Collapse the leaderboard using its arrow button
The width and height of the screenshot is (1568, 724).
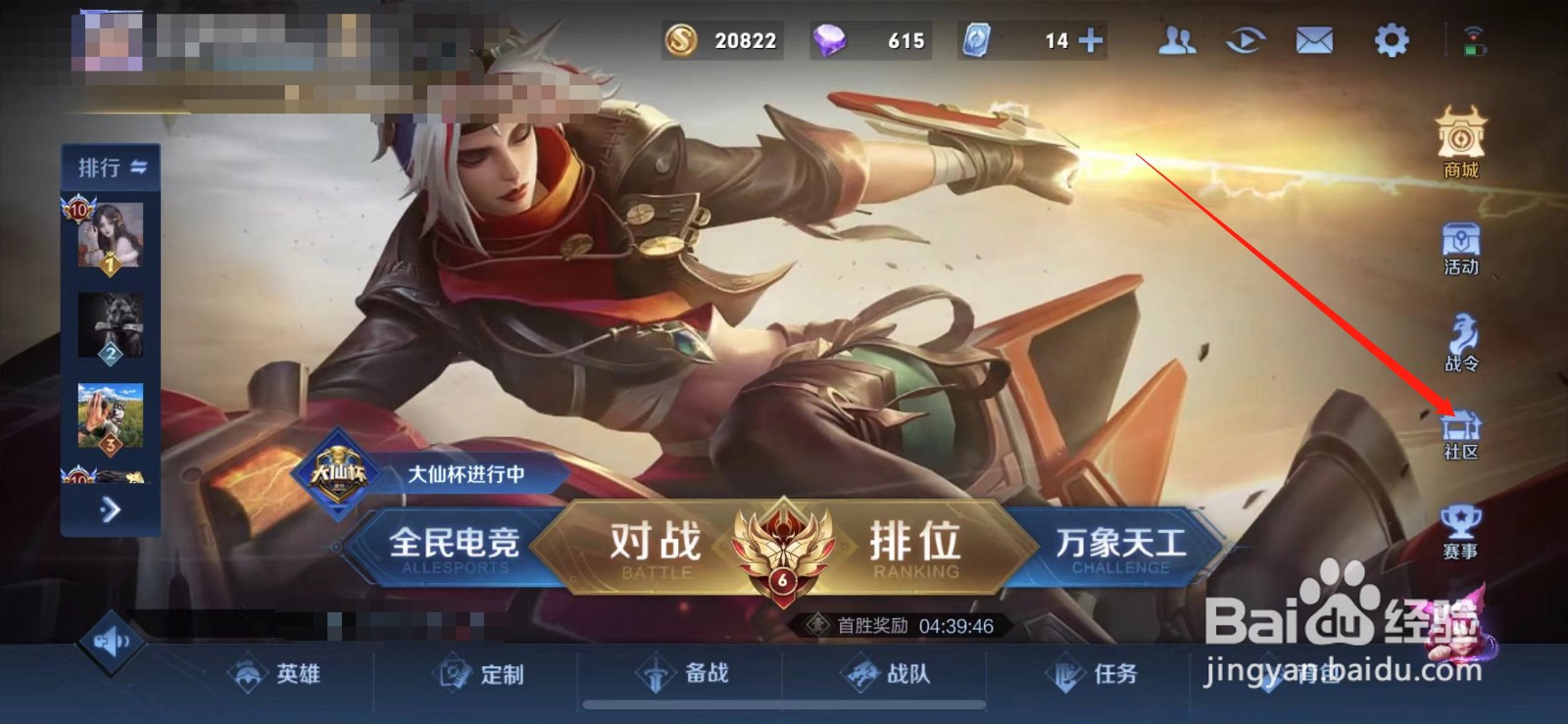(110, 510)
